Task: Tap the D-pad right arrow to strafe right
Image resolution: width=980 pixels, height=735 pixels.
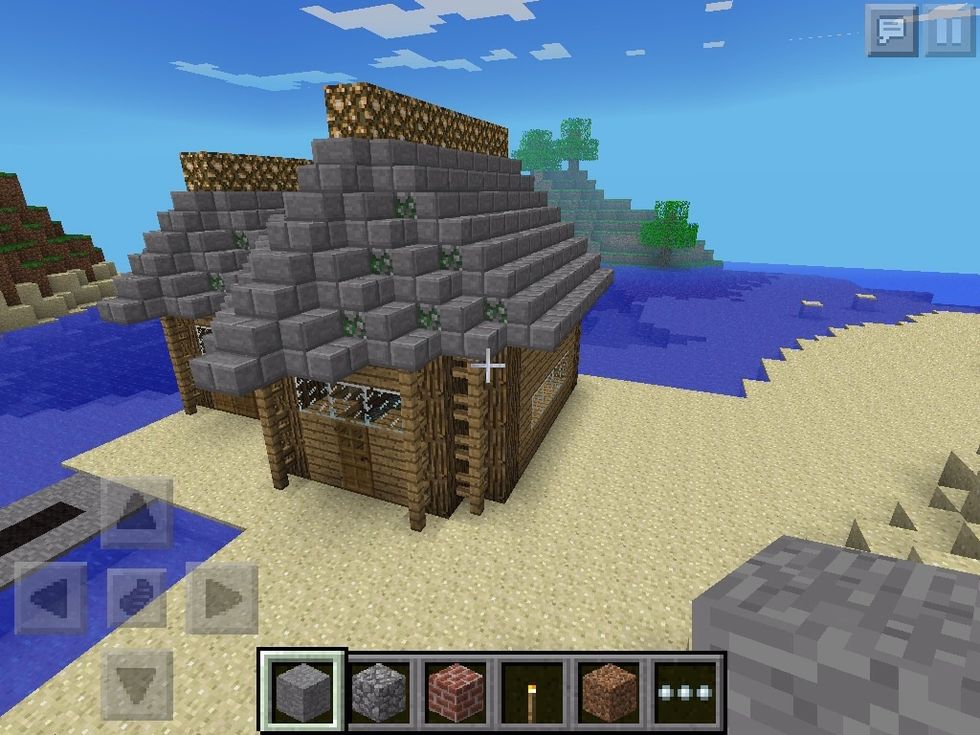Action: coord(221,598)
